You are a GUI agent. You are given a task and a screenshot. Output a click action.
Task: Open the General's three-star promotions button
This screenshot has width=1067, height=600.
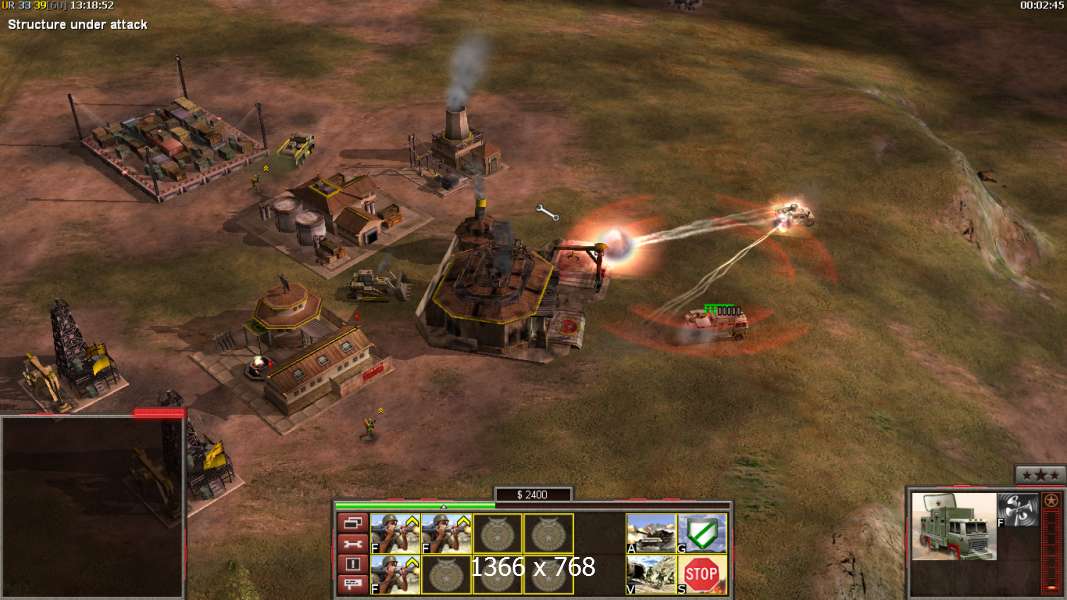(1040, 474)
